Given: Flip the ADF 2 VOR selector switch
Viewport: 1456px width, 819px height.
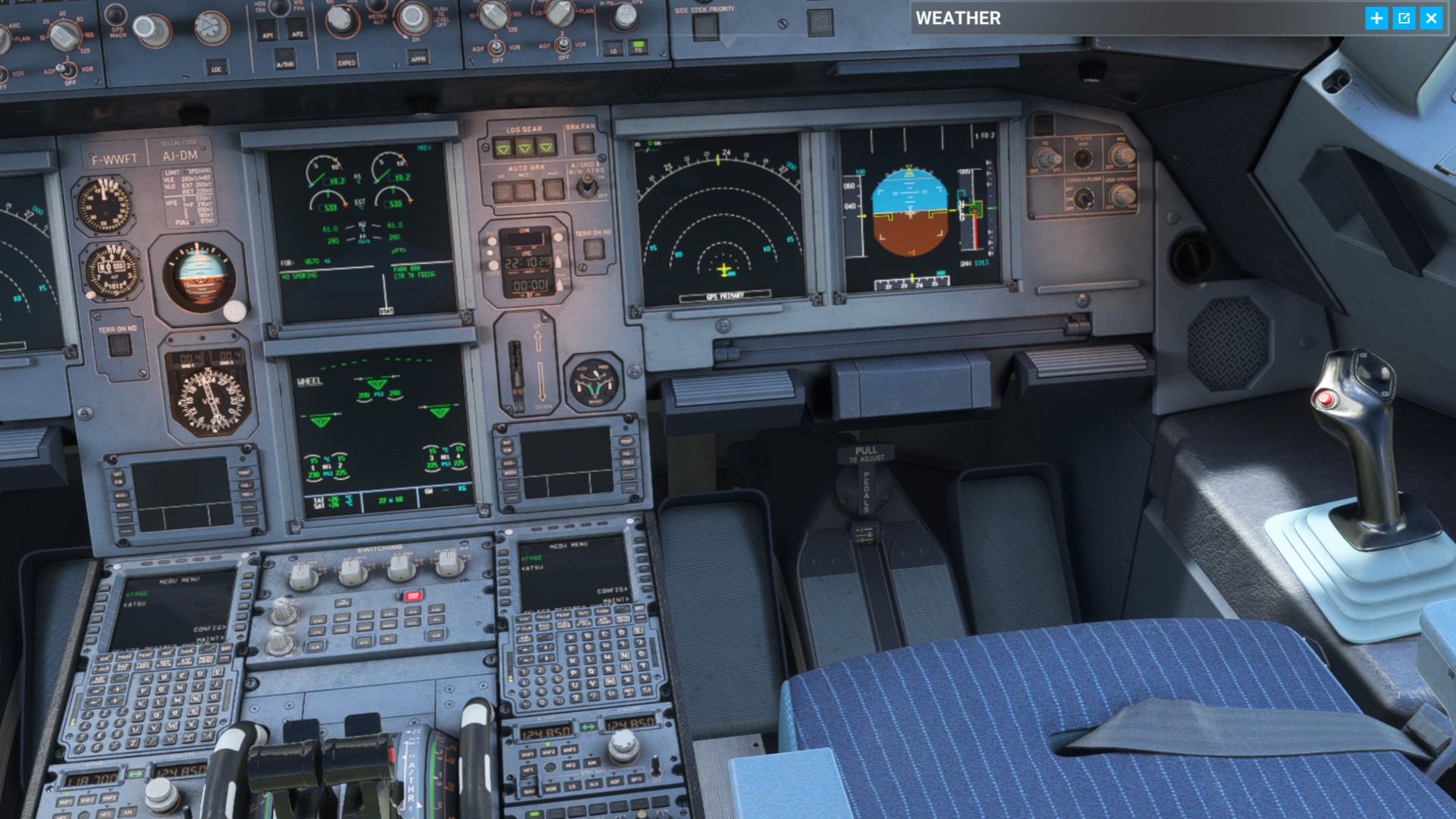Looking at the screenshot, I should (563, 43).
